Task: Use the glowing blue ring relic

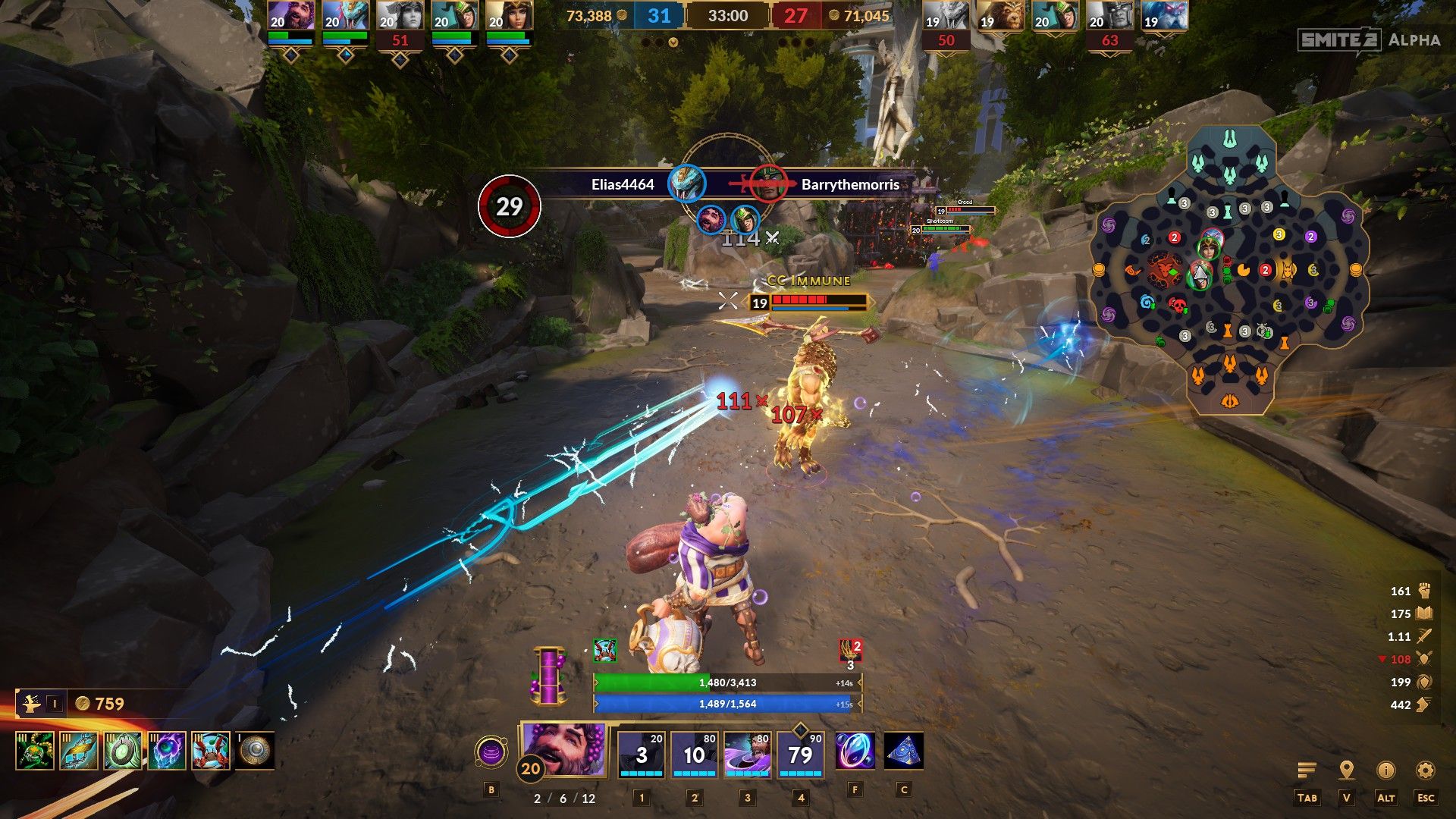Action: [x=855, y=752]
